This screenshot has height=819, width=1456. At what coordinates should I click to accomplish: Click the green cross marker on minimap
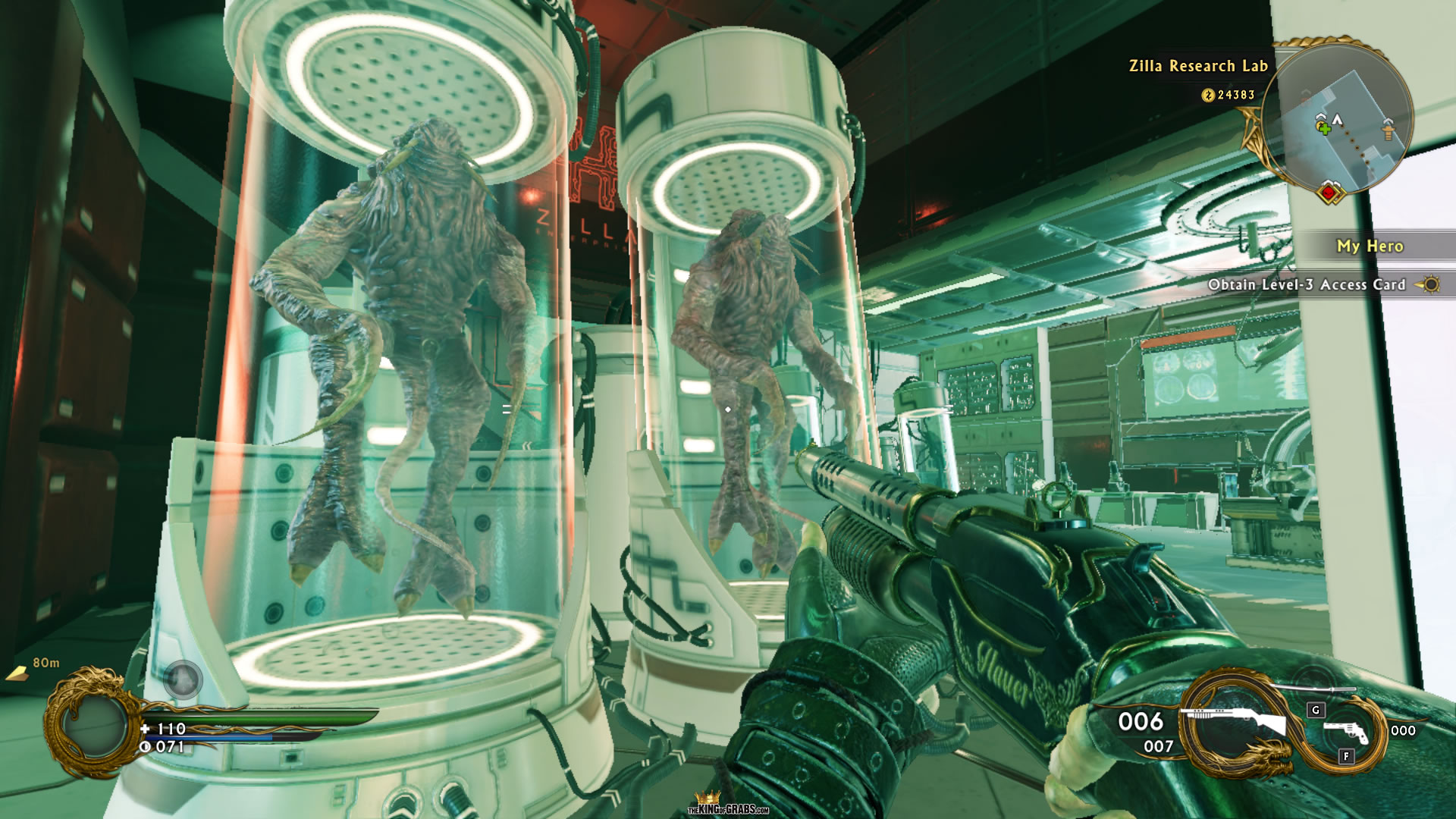point(1324,128)
